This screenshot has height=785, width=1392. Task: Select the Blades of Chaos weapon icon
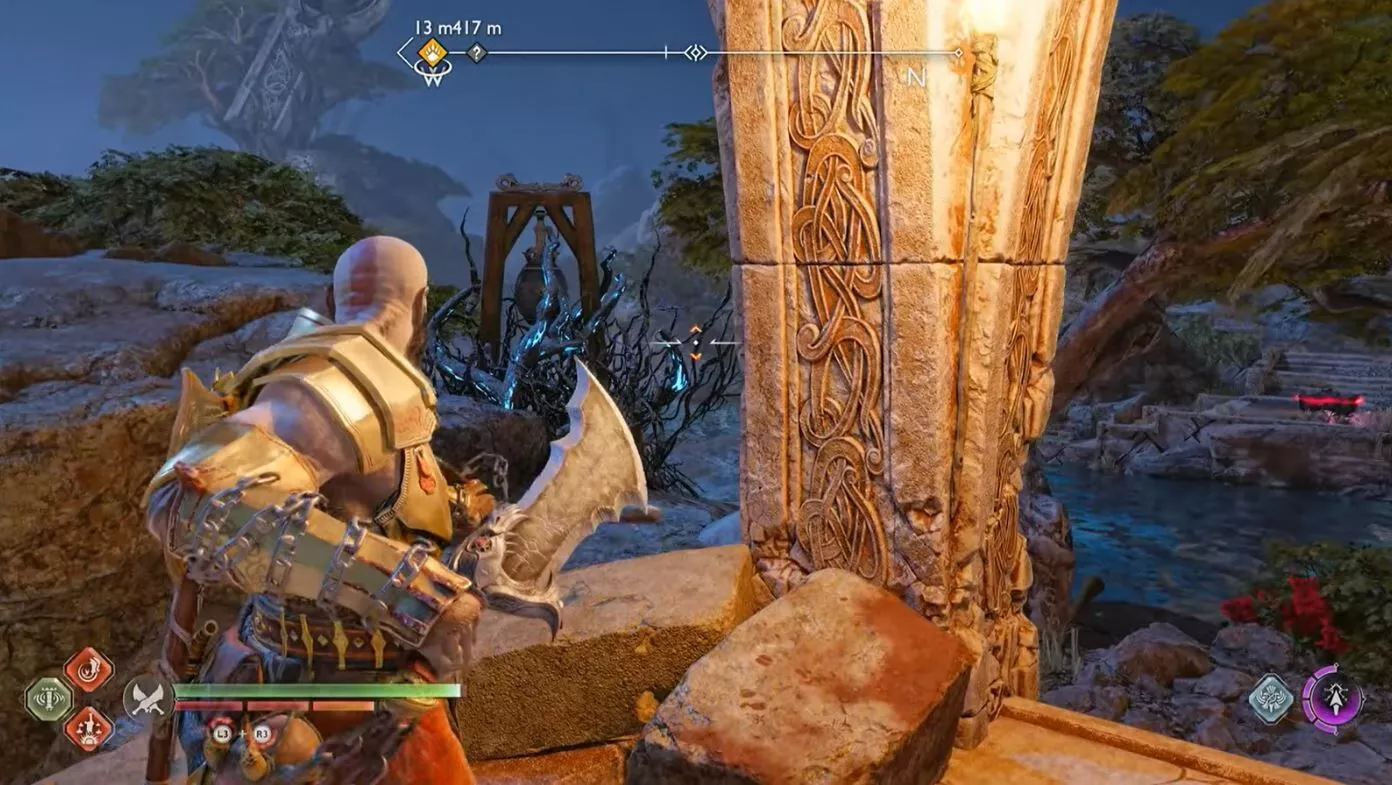pos(149,699)
